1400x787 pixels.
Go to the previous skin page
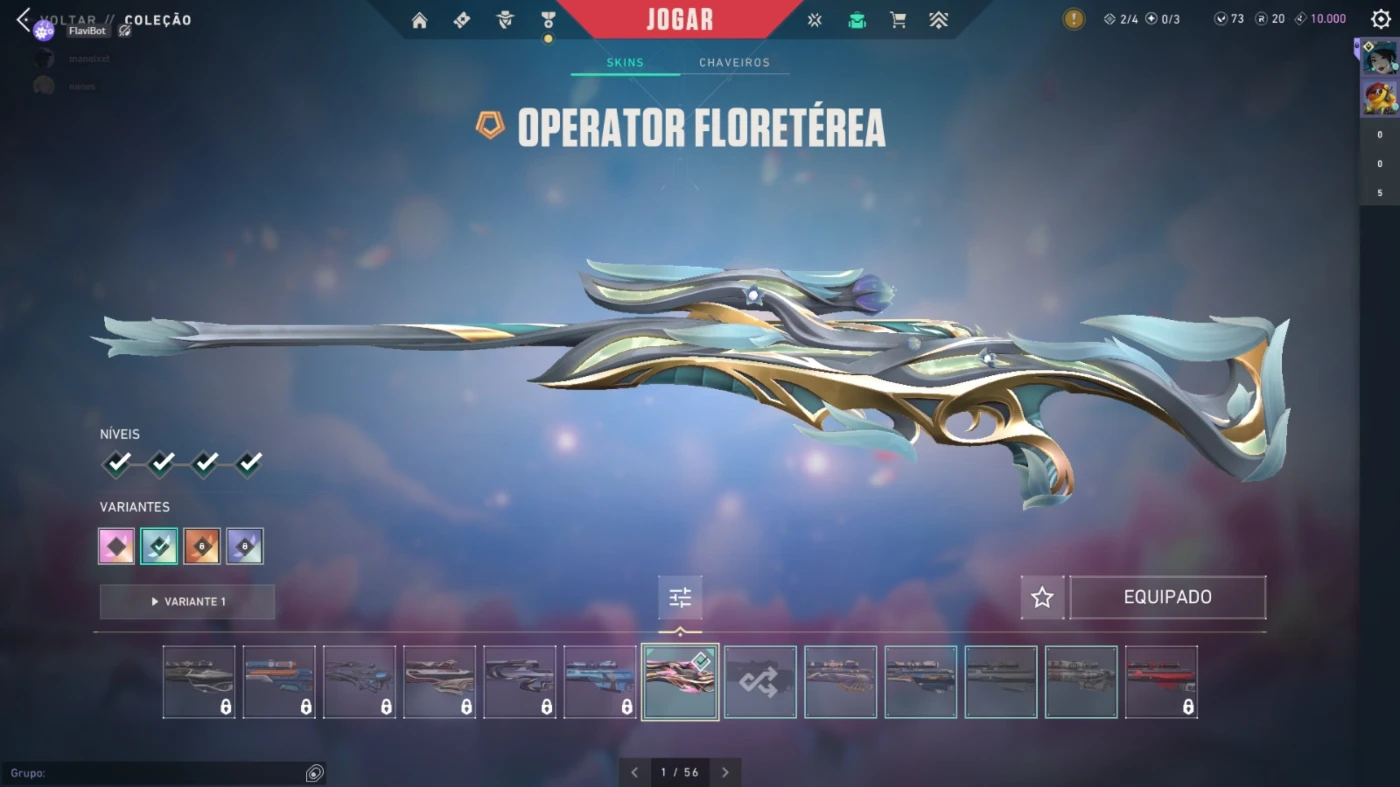pos(634,772)
